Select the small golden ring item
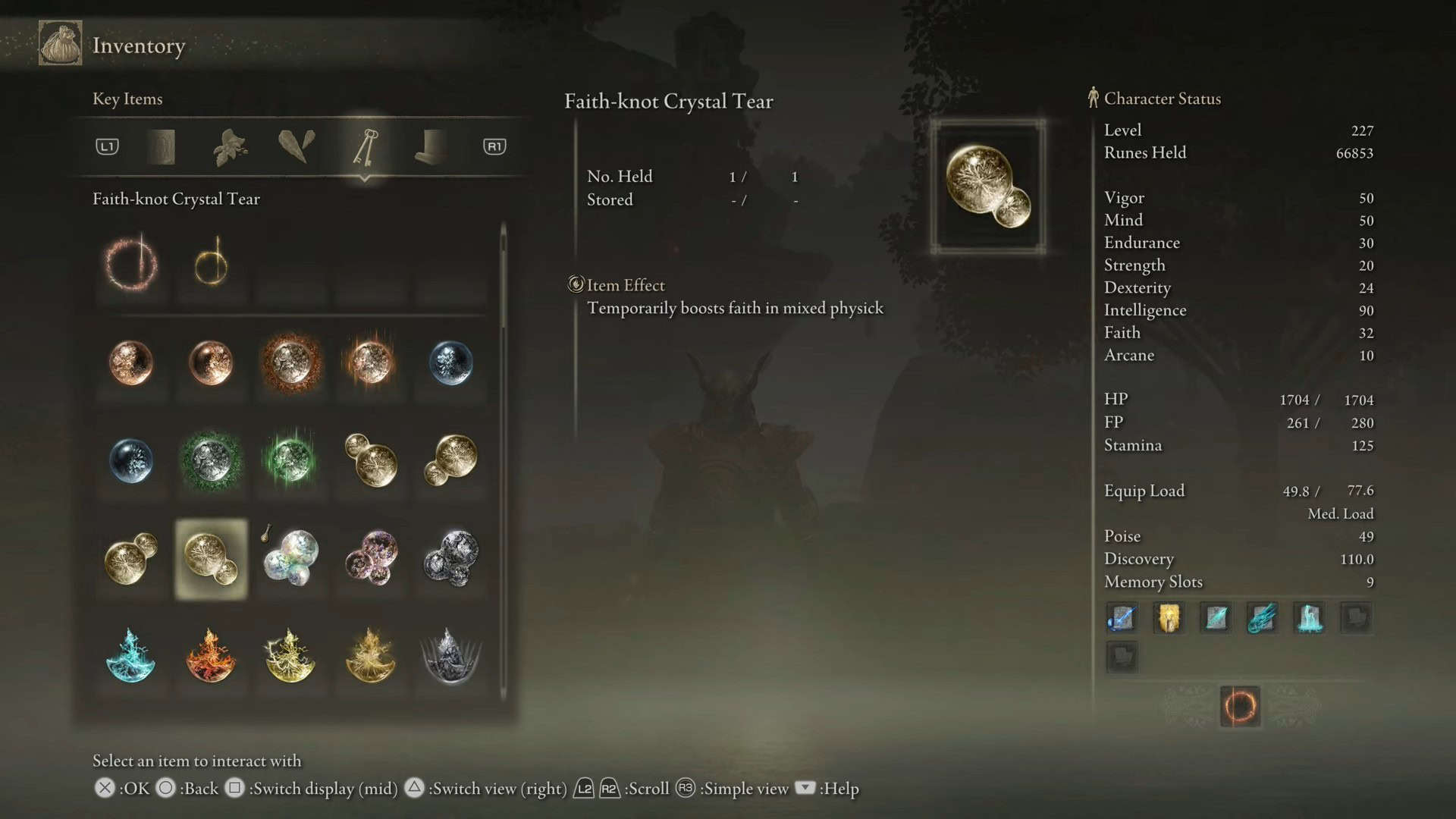Image resolution: width=1456 pixels, height=819 pixels. [x=211, y=264]
